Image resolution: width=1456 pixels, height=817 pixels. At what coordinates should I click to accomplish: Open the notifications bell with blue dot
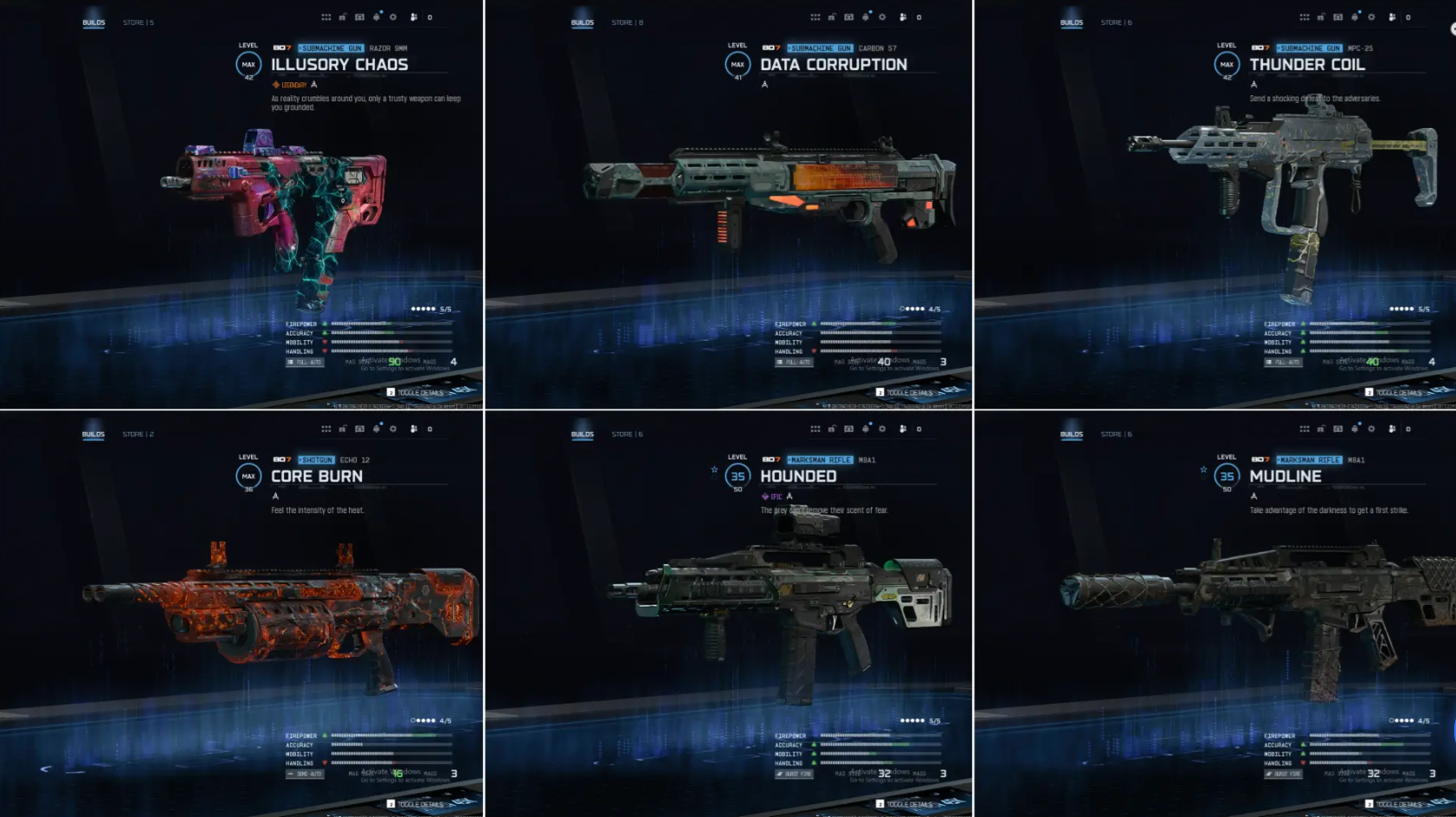[376, 16]
